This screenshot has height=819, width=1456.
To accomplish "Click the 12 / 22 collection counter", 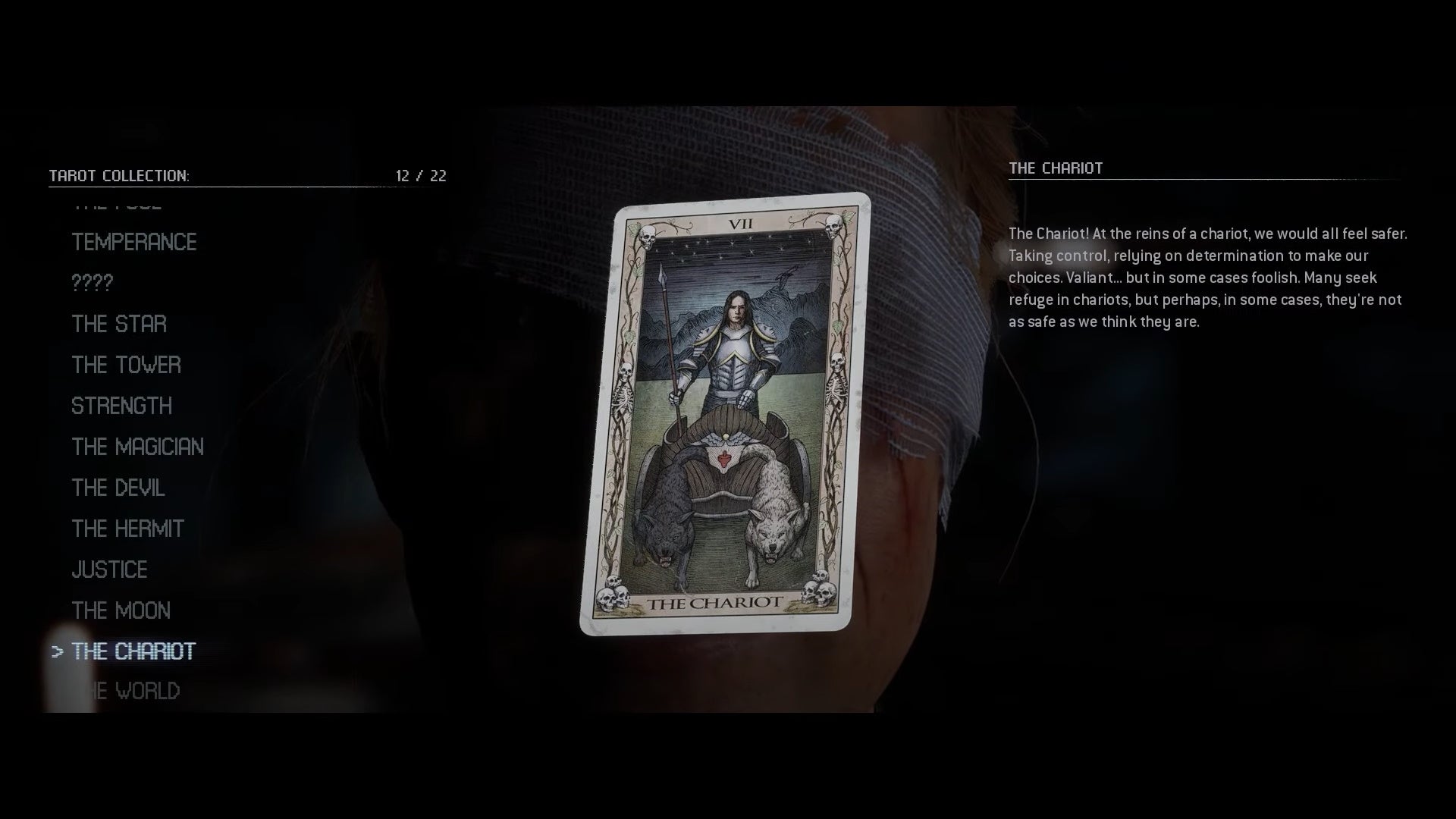I will click(x=420, y=175).
